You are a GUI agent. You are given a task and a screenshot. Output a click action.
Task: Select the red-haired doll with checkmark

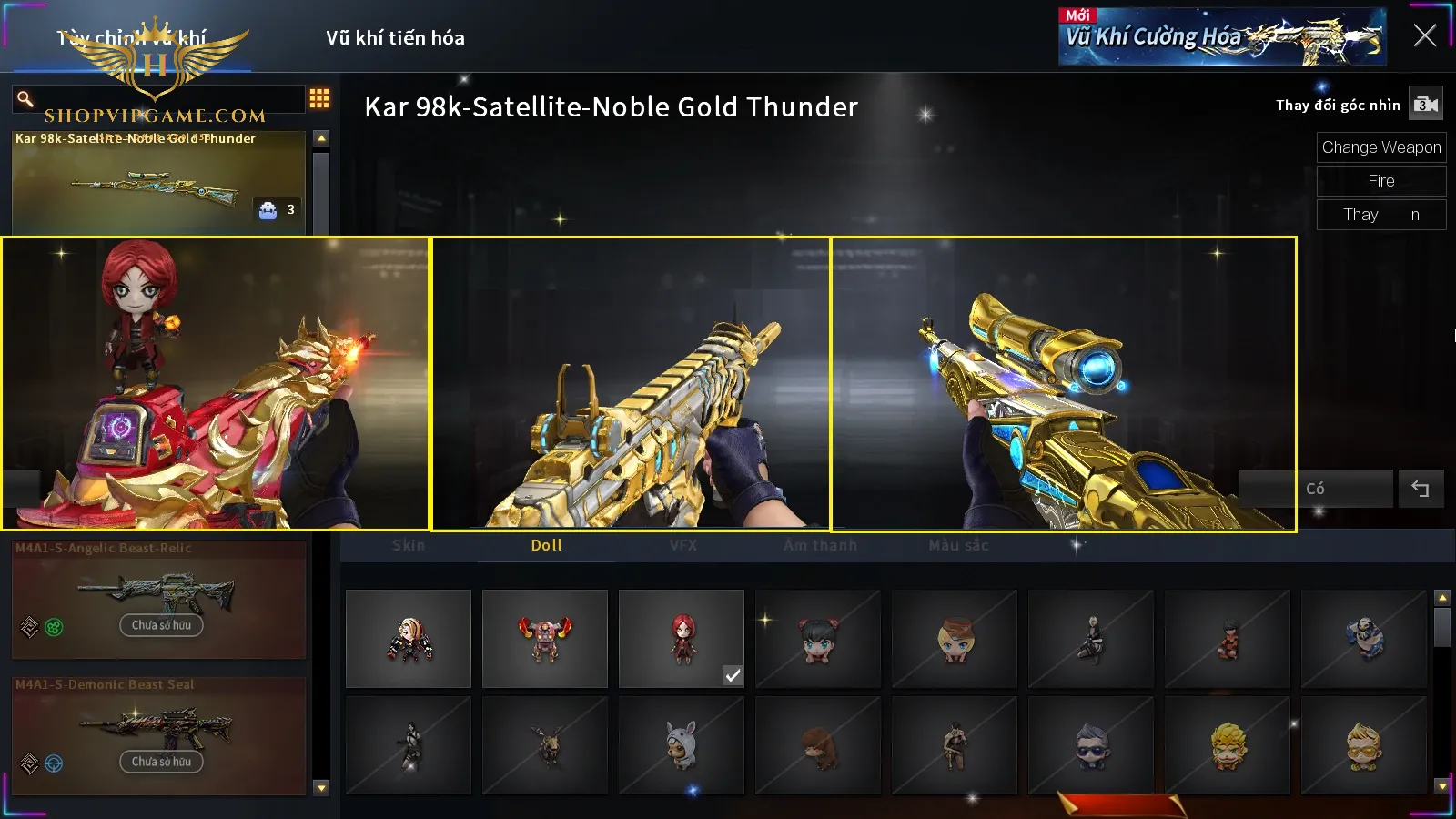click(x=682, y=638)
